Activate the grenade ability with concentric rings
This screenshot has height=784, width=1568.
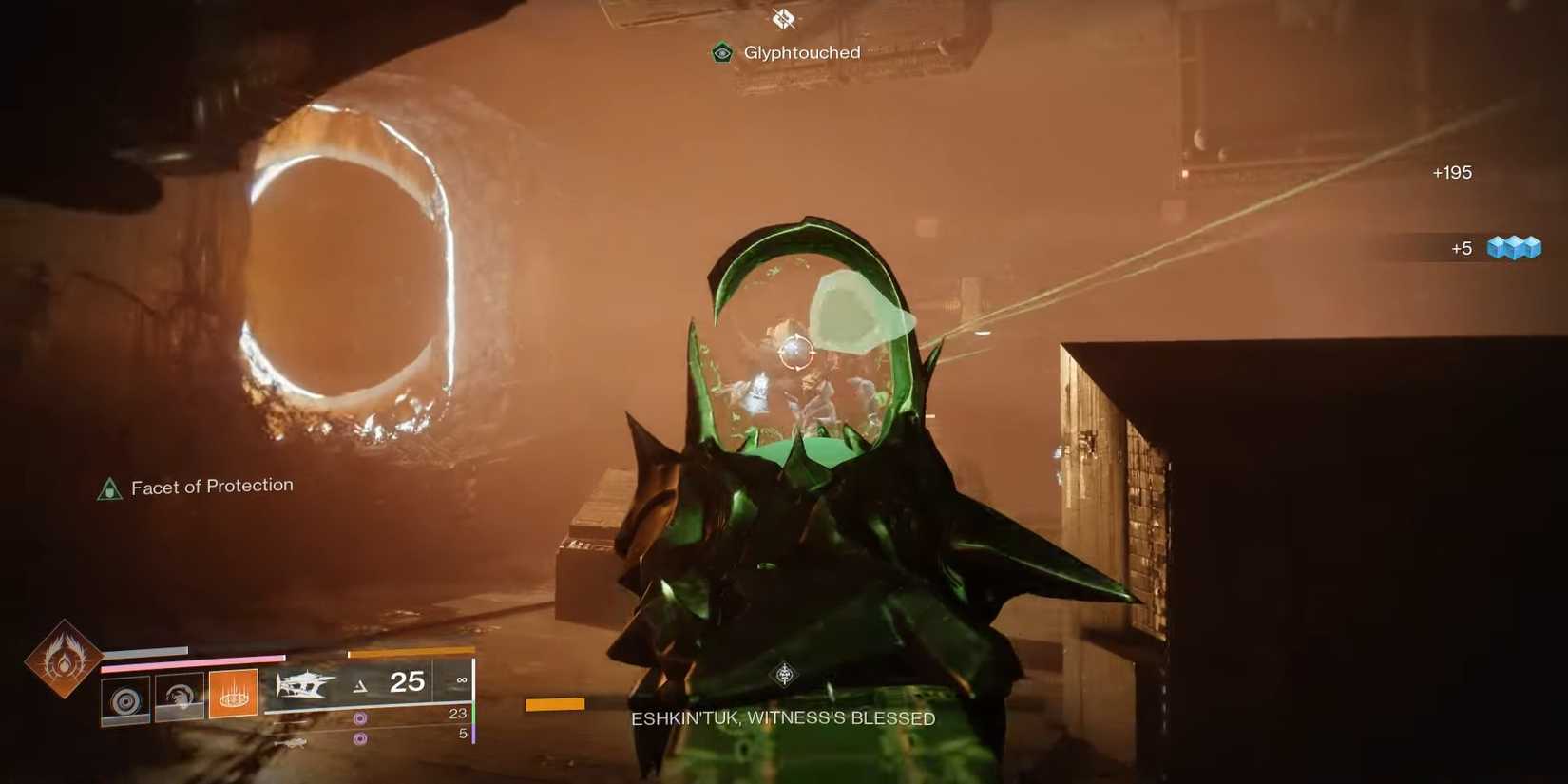click(125, 700)
